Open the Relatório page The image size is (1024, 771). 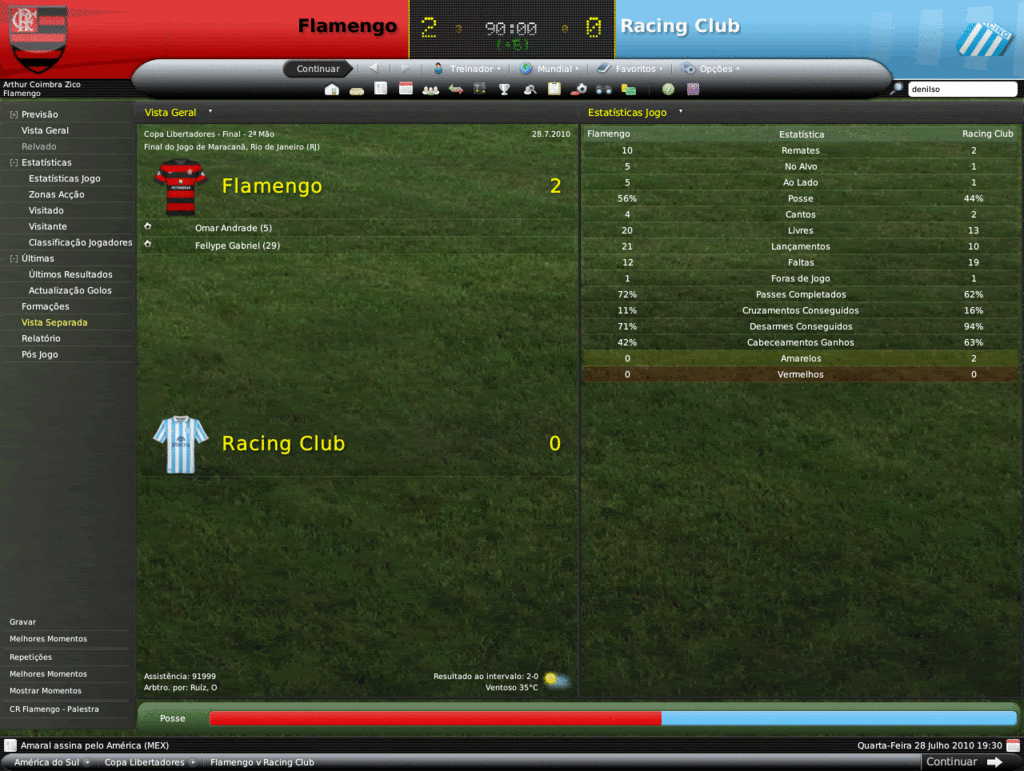pos(41,339)
